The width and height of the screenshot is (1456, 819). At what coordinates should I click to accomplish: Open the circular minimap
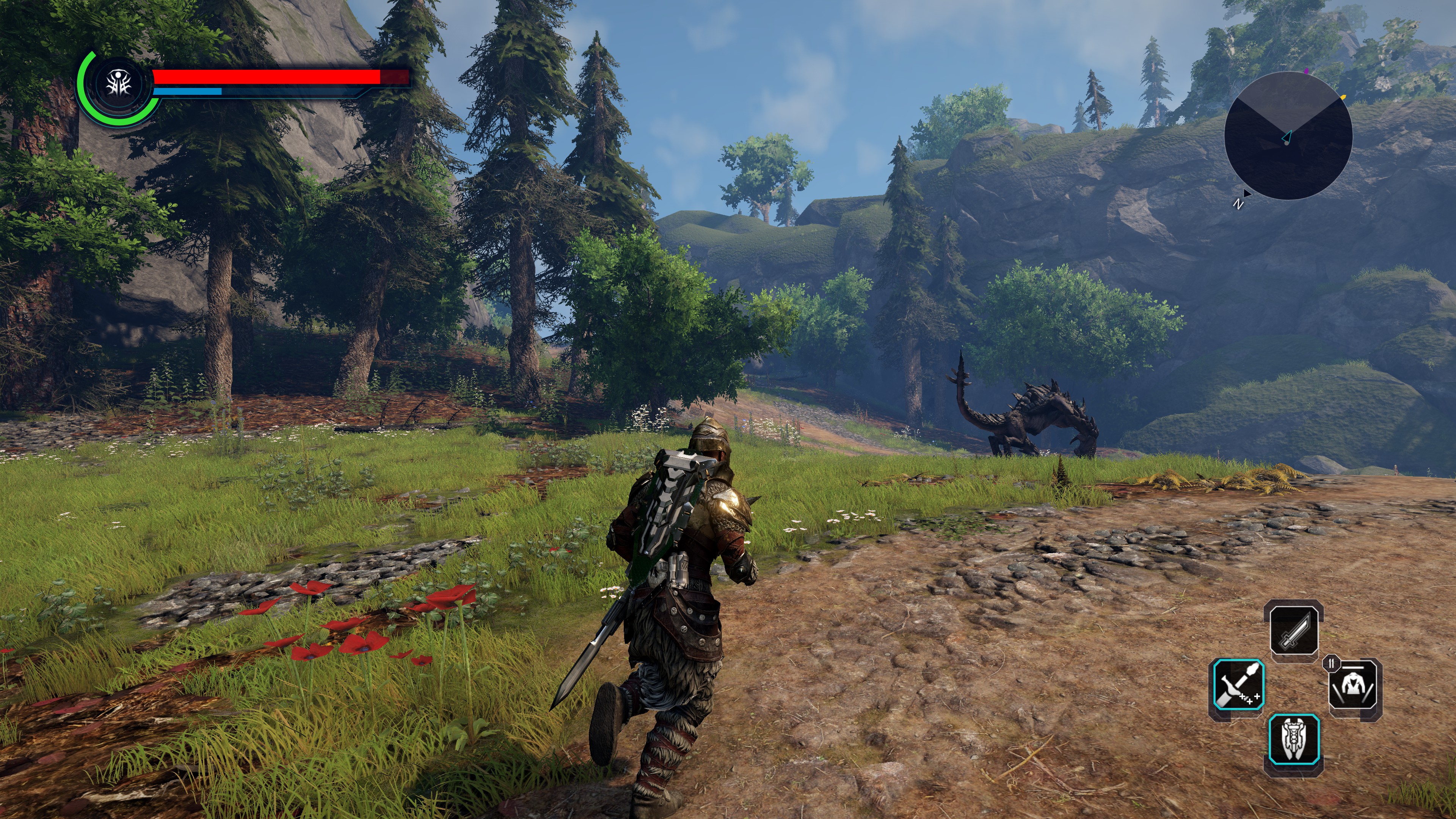1288,136
